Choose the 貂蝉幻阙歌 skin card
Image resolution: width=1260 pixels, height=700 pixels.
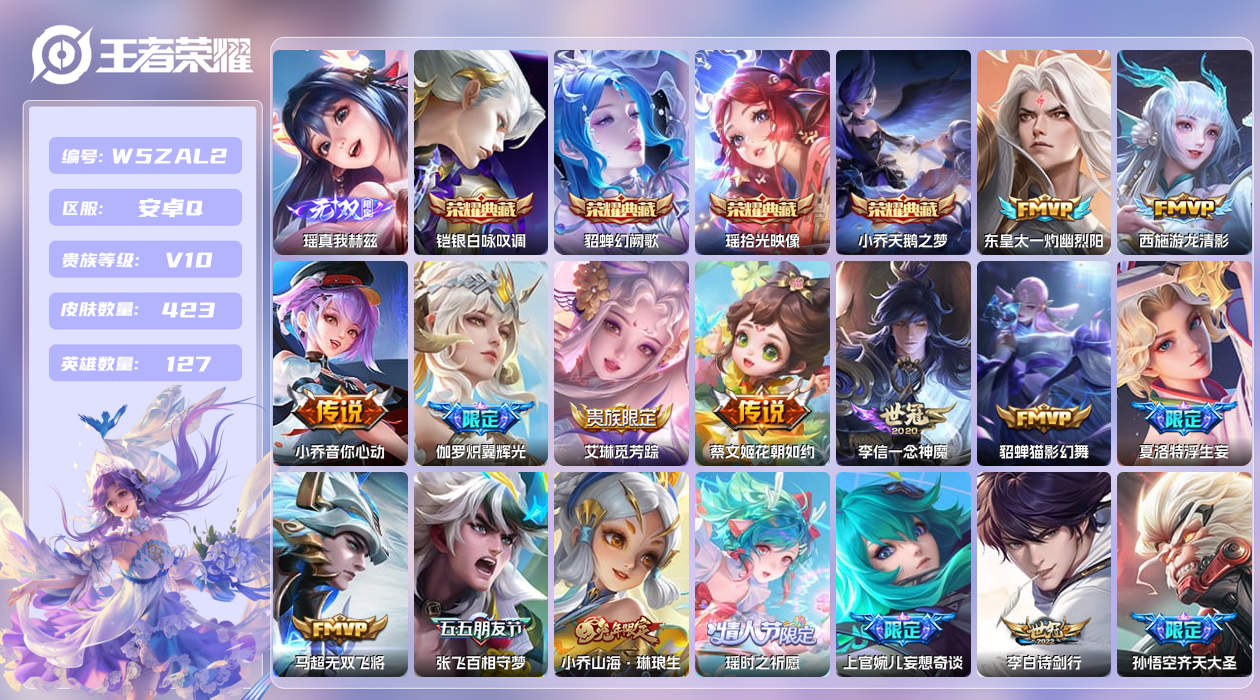(x=621, y=152)
